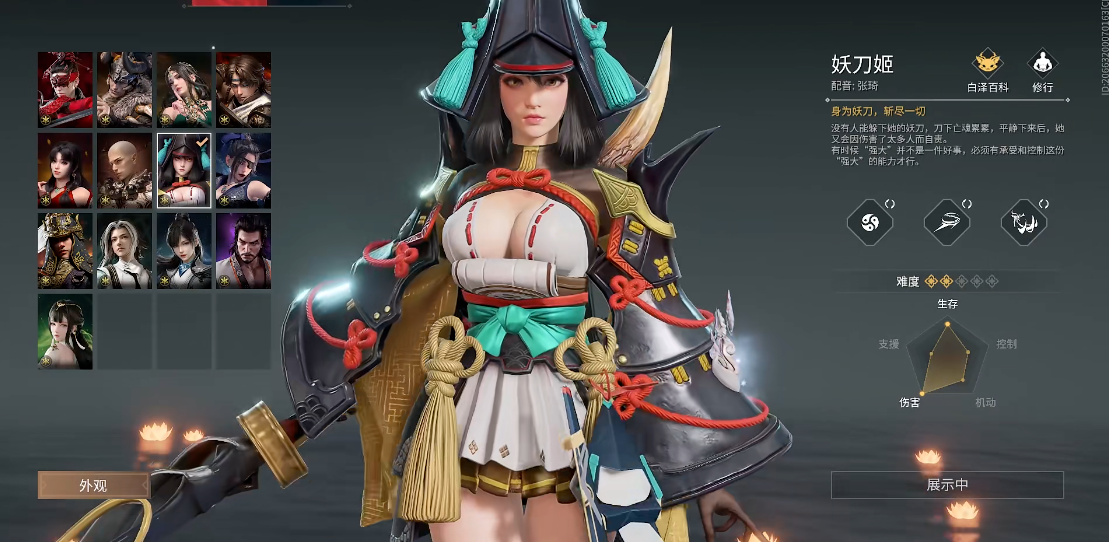Open the 修行 training icon
1109x542 pixels.
1043,71
